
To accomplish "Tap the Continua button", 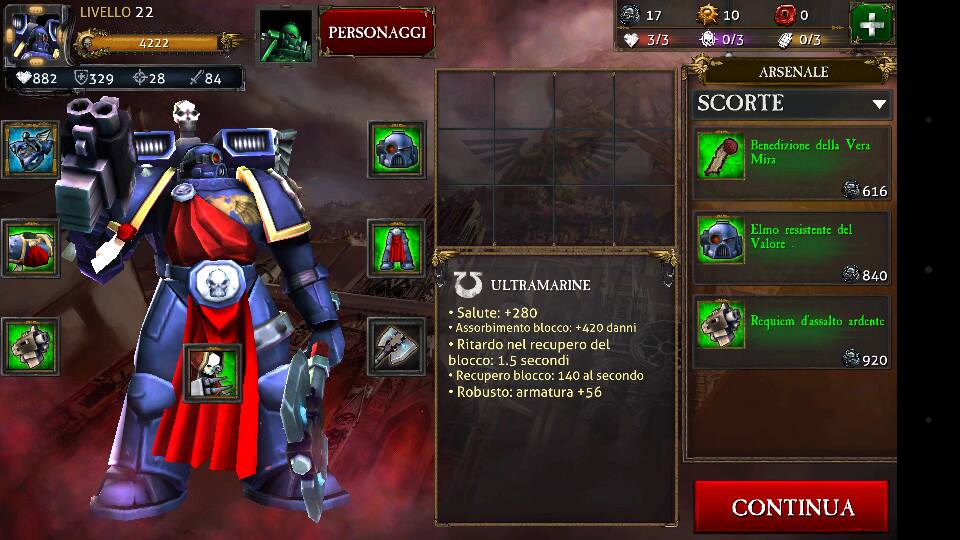I will tap(792, 507).
